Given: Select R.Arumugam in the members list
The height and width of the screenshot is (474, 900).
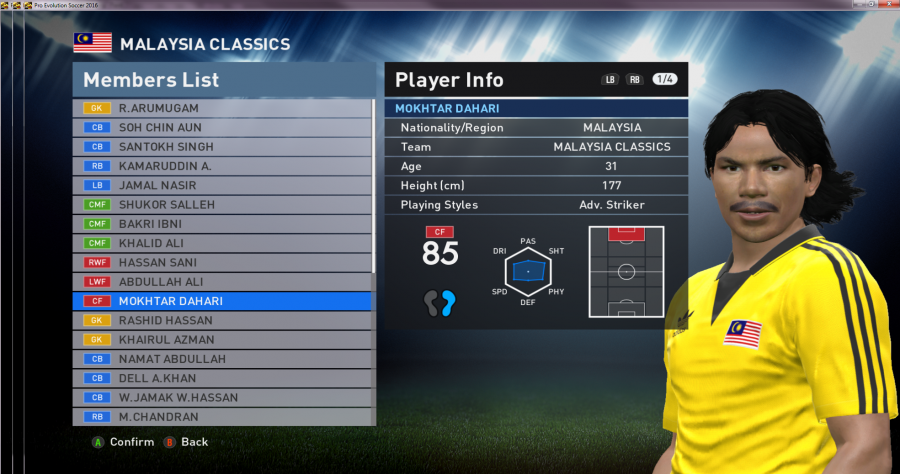Looking at the screenshot, I should 222,108.
